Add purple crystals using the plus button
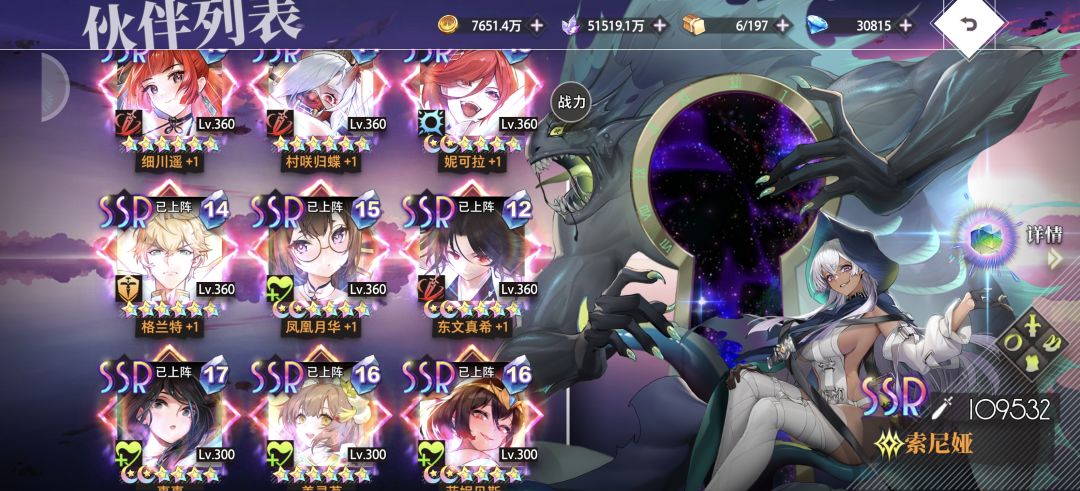1080x491 pixels. click(x=659, y=25)
